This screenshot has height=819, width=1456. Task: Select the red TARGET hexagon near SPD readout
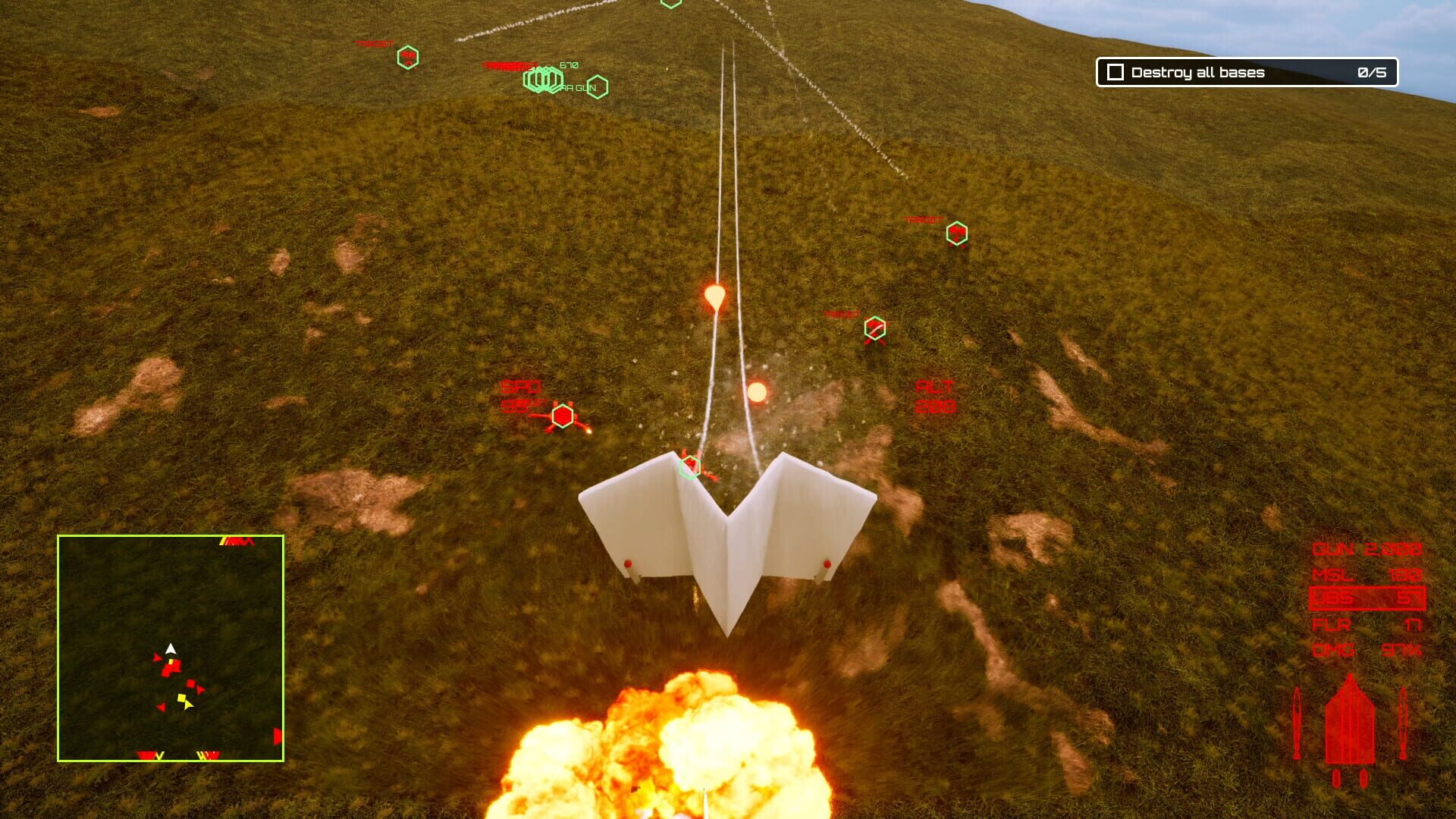point(562,415)
